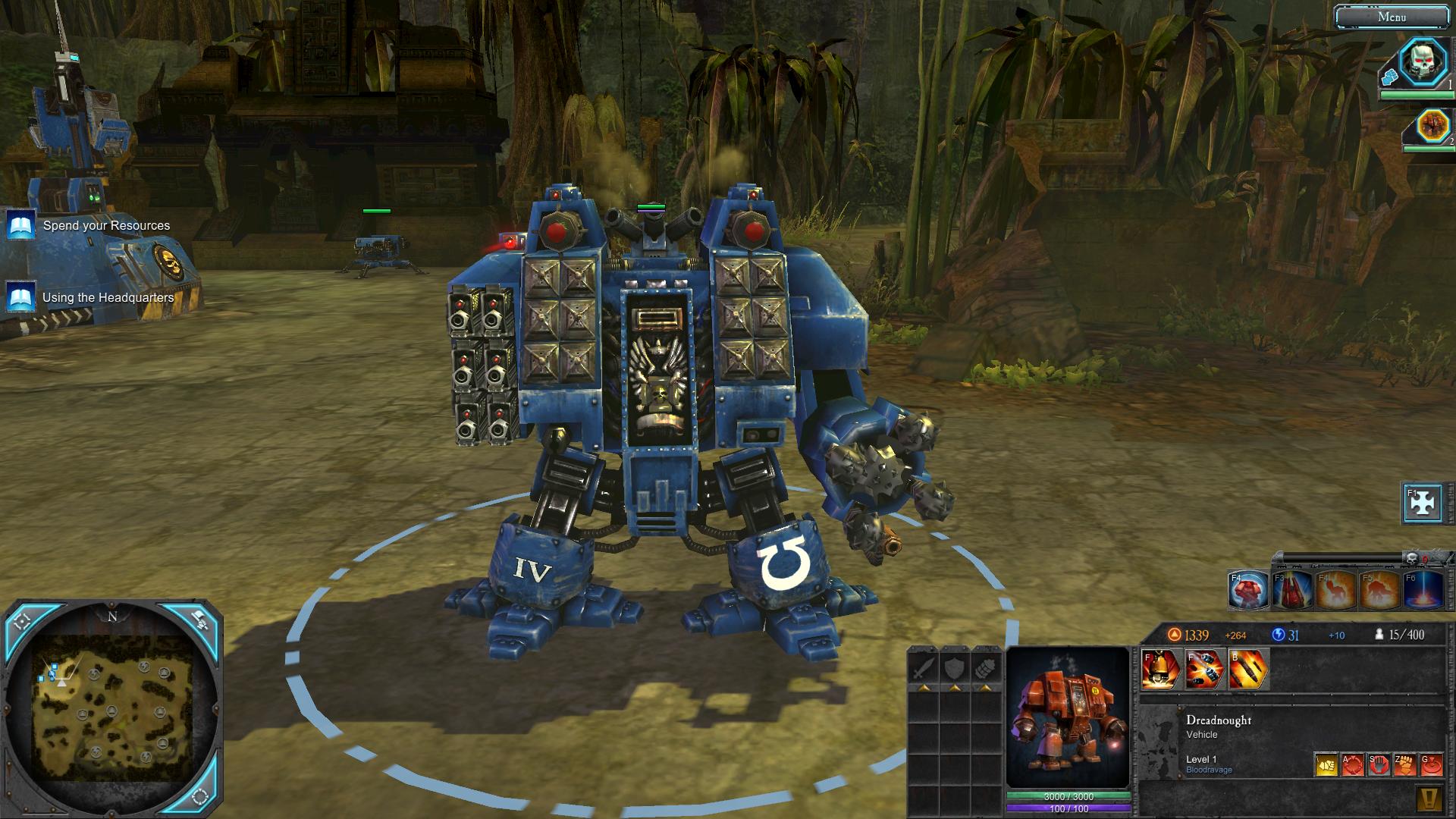This screenshot has height=819, width=1456.
Task: Click the minimap's flag ping button
Action: point(200,620)
